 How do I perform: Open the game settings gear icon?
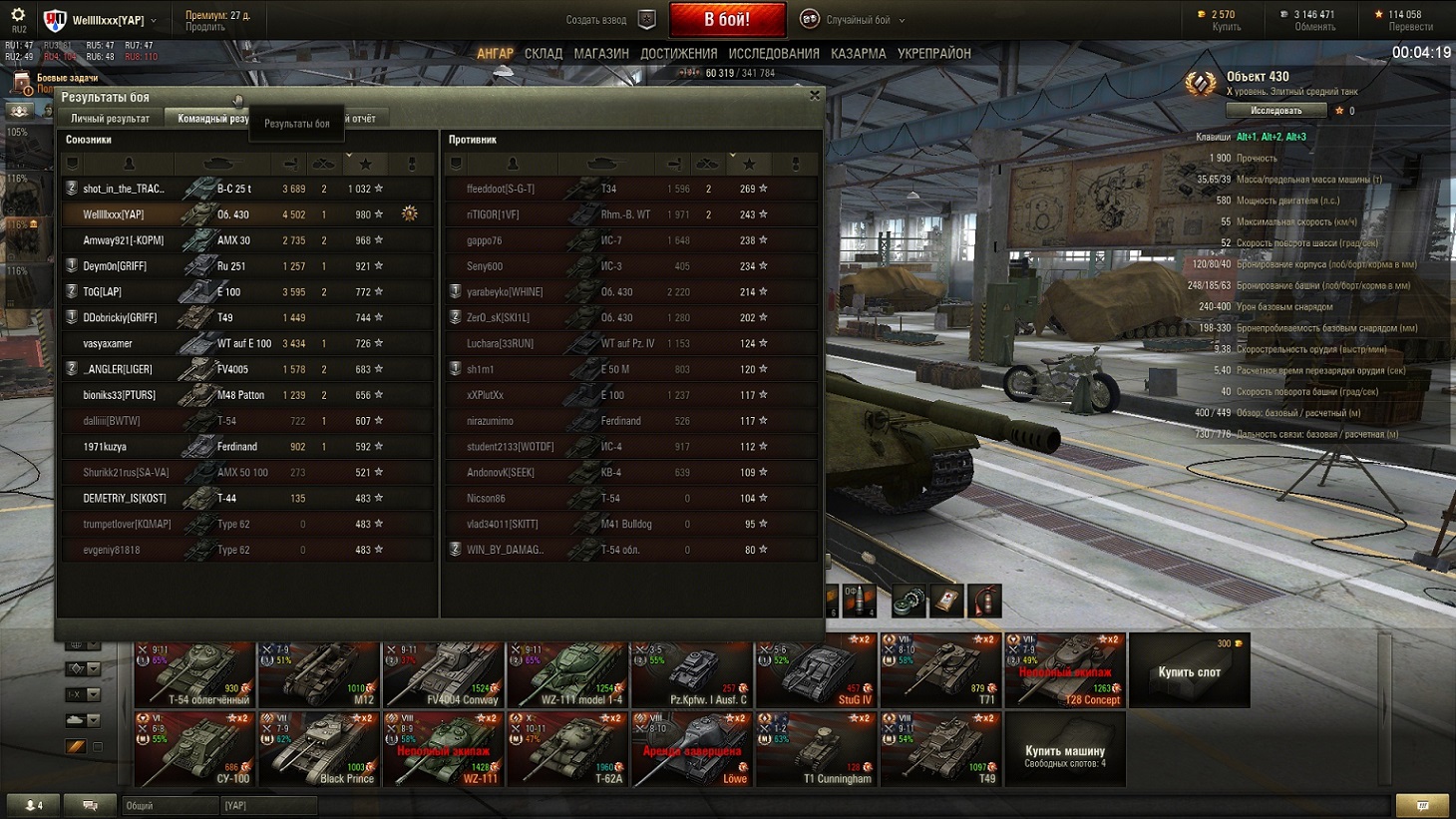click(18, 16)
